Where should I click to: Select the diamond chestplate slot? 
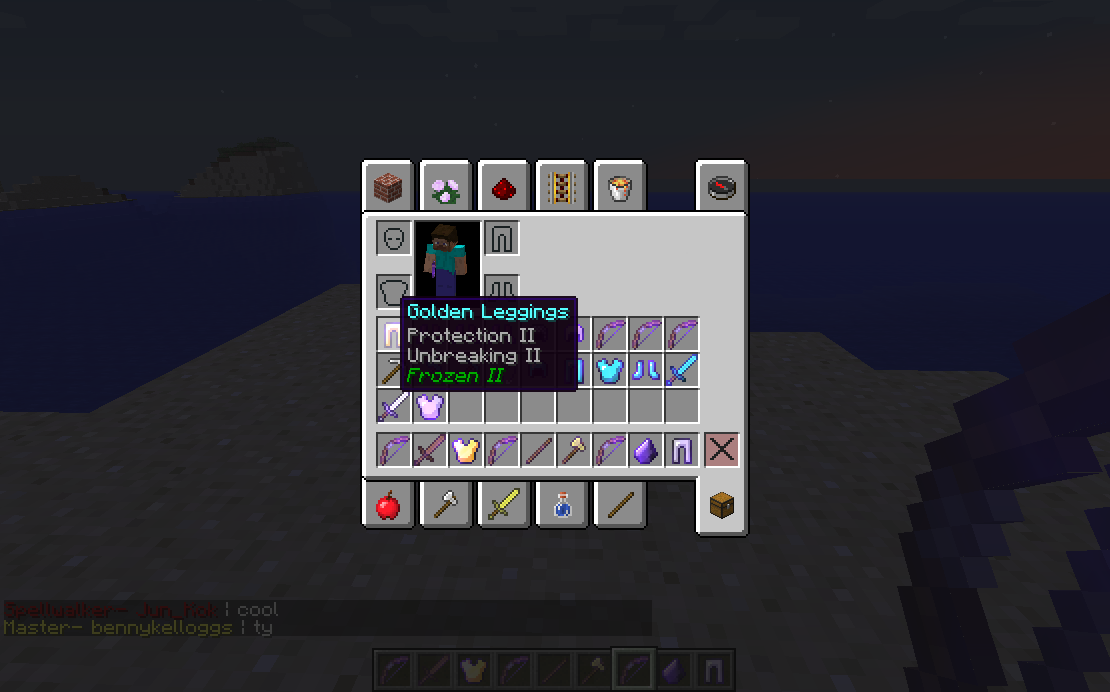click(610, 370)
